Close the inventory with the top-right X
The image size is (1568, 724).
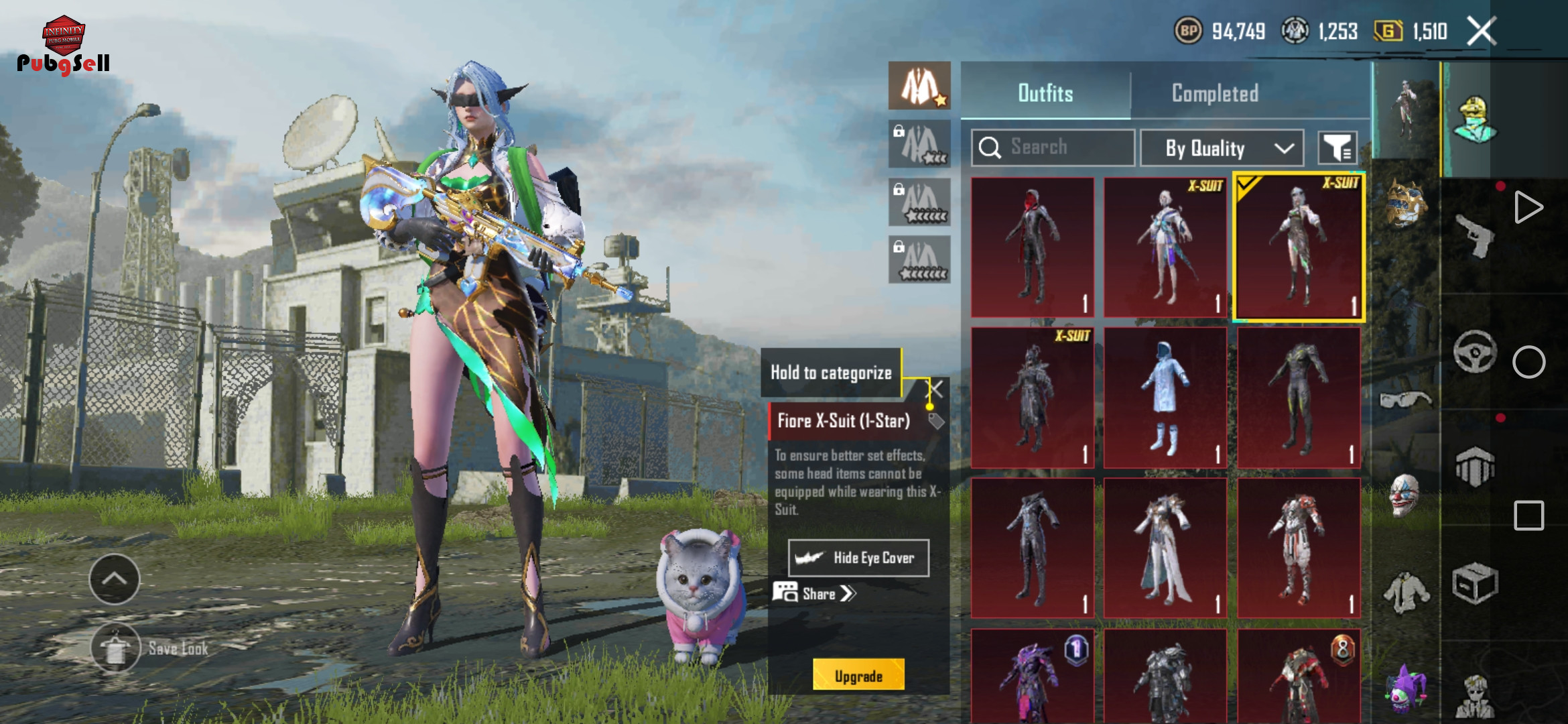(x=1482, y=31)
